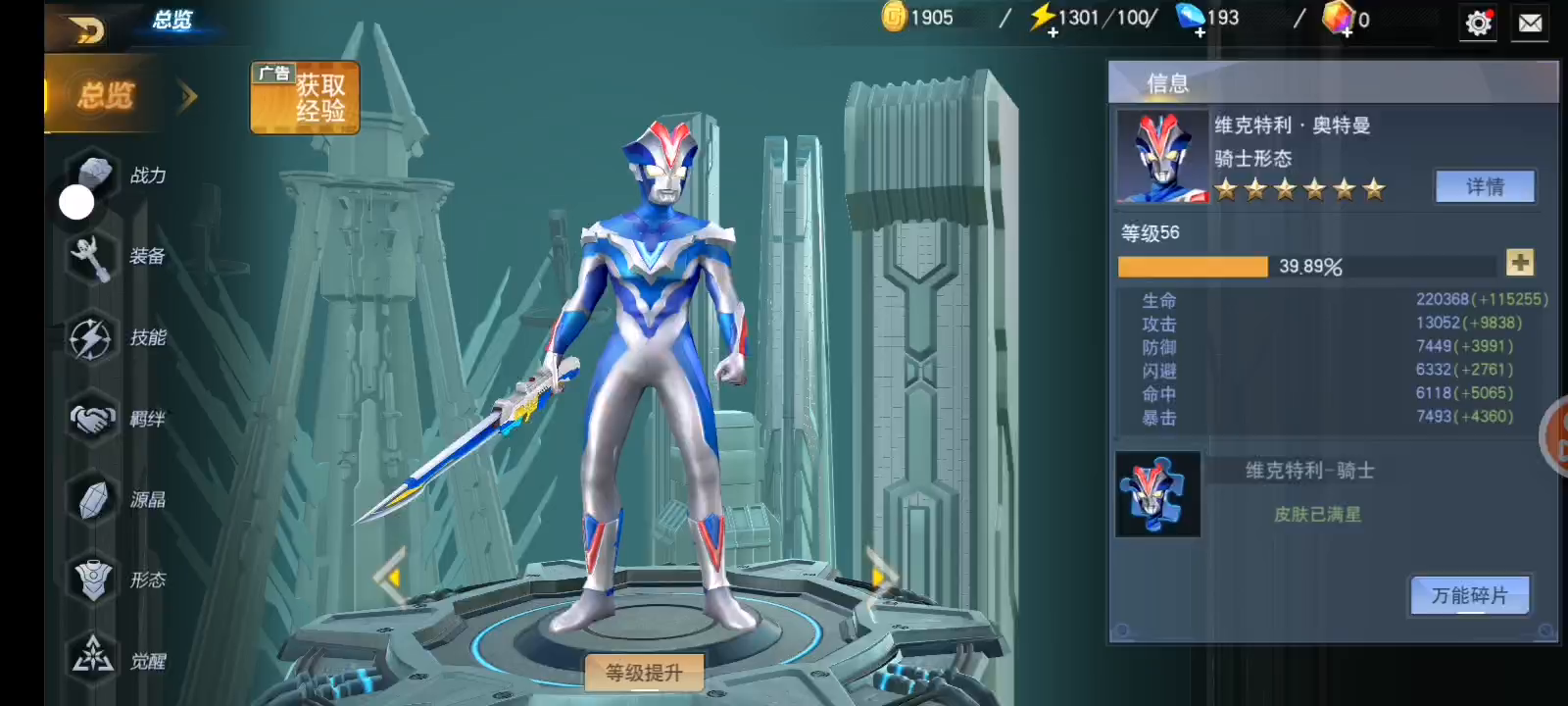
Task: Select the 总览 overview tab
Action: (x=106, y=96)
